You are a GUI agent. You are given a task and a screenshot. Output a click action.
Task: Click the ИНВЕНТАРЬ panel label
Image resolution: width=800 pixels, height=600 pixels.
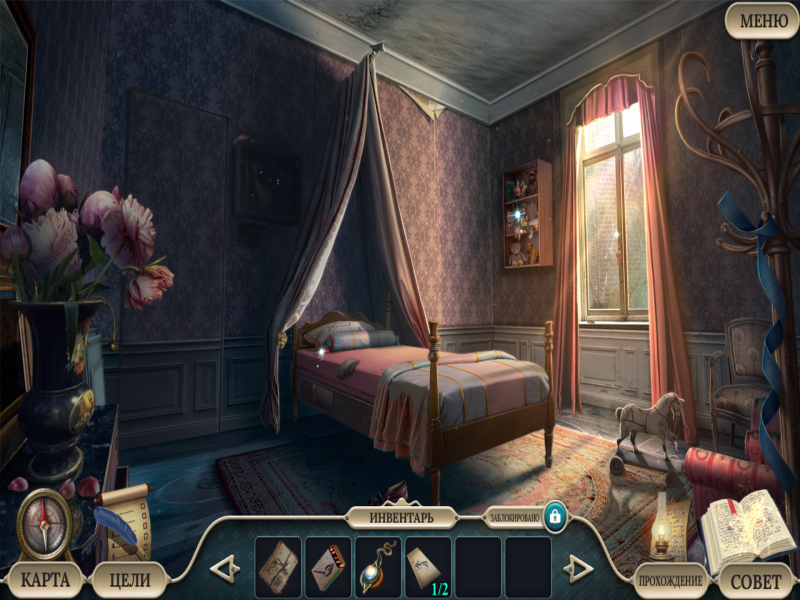click(402, 518)
